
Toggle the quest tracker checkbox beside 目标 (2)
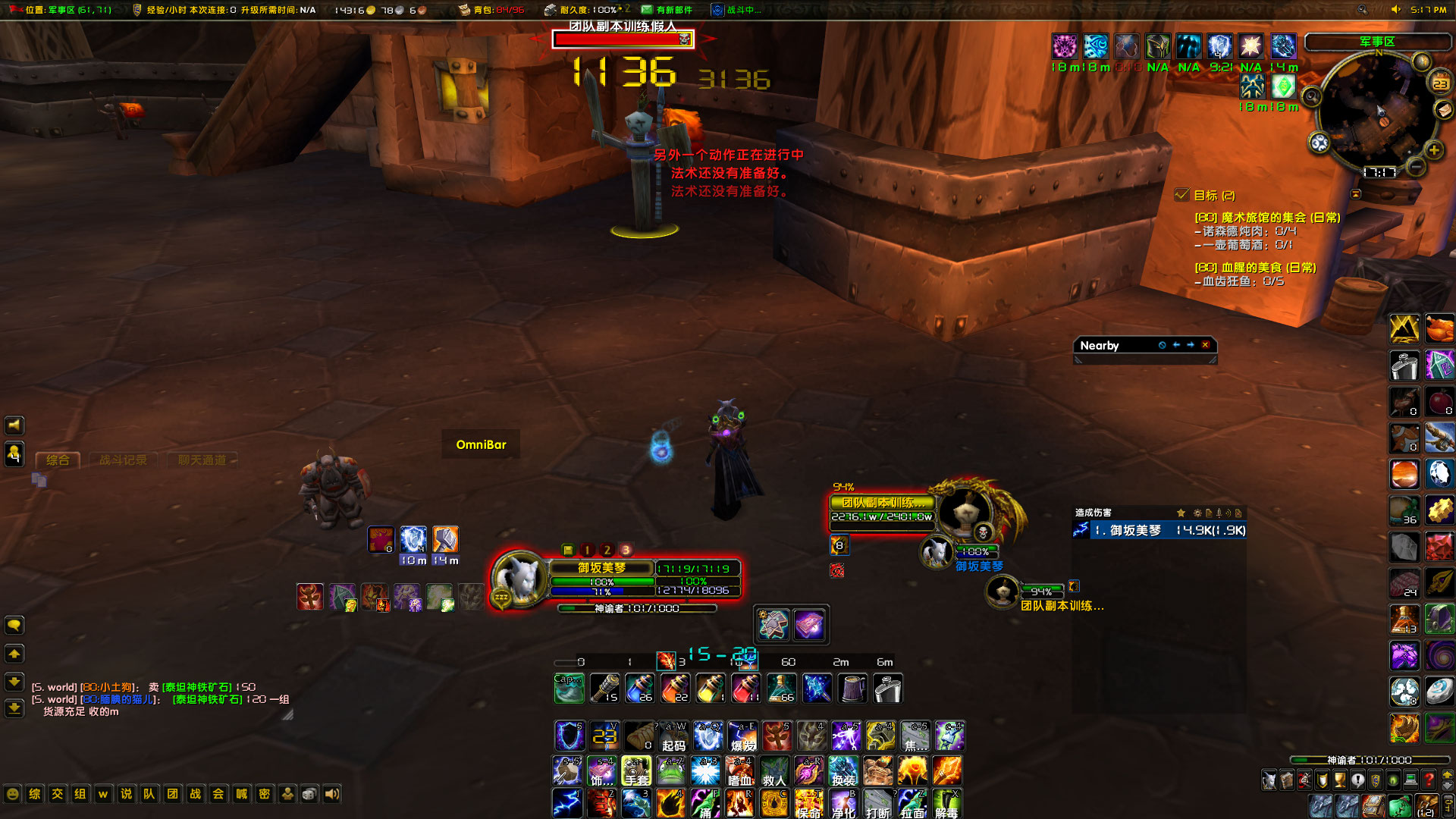pyautogui.click(x=1181, y=195)
